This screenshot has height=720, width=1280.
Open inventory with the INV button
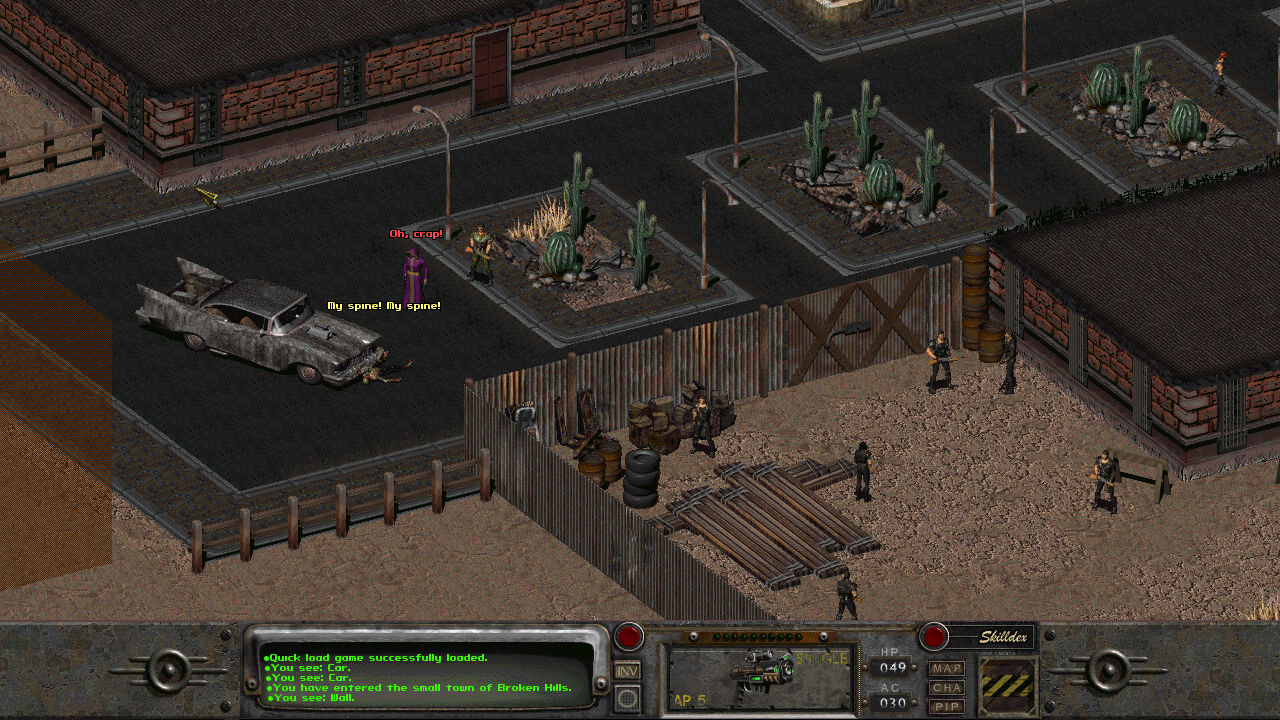tap(625, 670)
